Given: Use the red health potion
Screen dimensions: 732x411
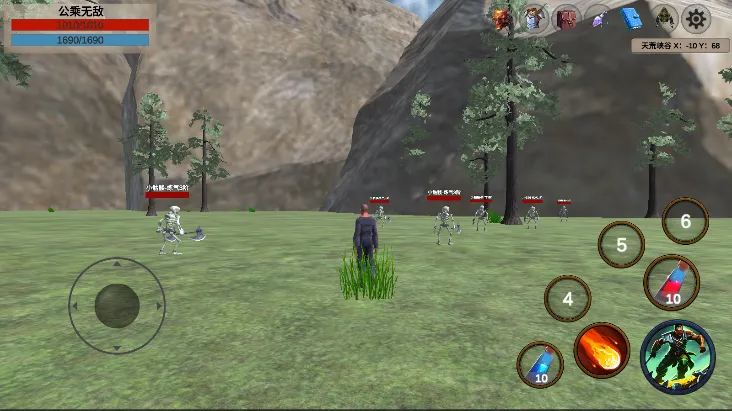Looking at the screenshot, I should [671, 282].
